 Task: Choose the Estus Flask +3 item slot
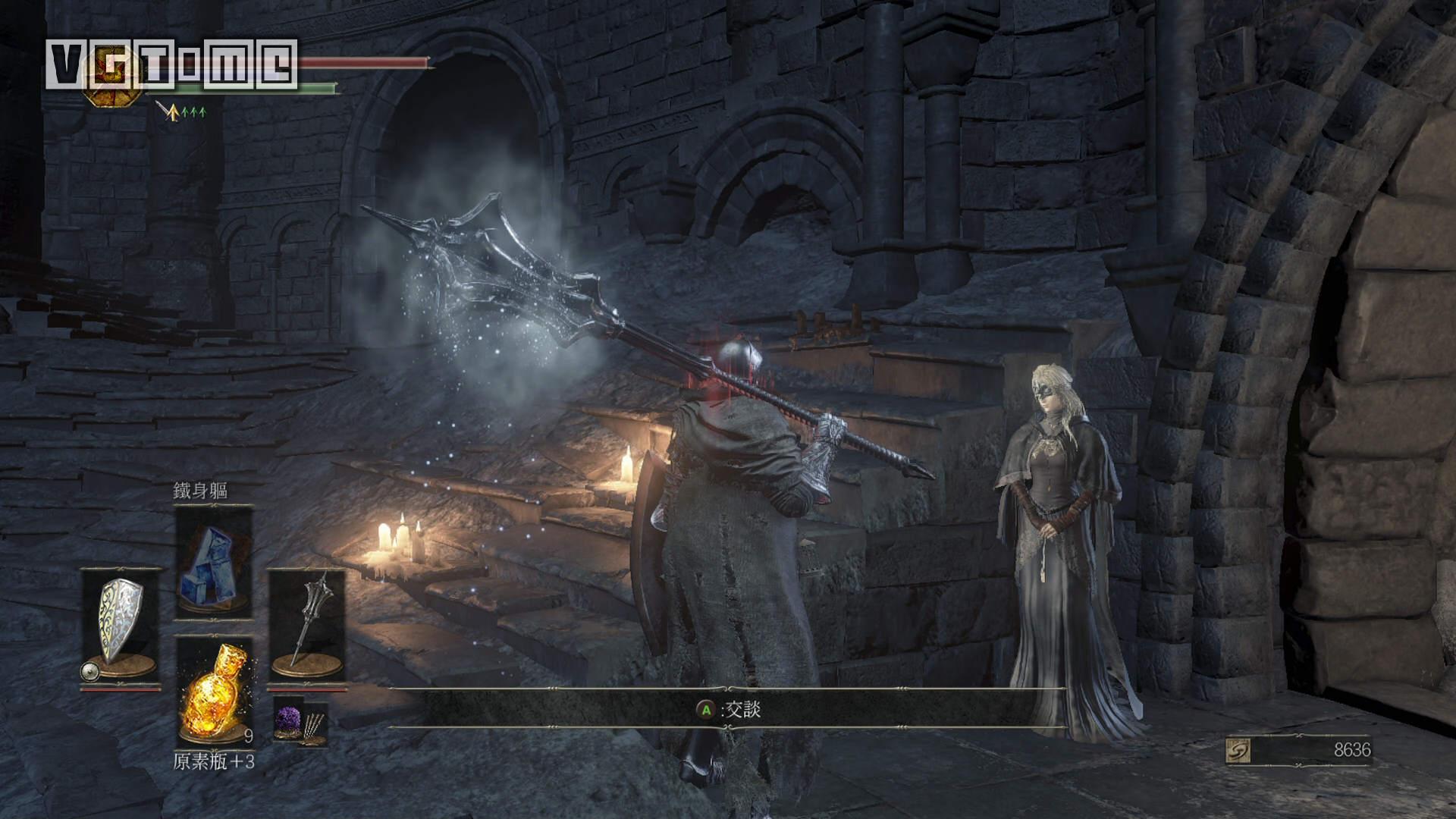click(213, 692)
